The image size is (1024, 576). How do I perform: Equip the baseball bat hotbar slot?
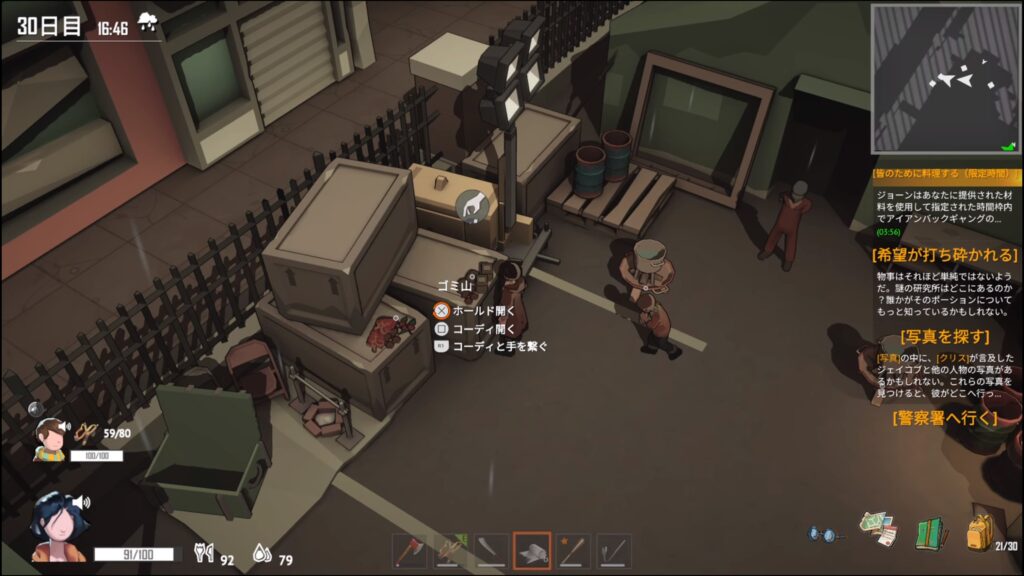[x=573, y=550]
